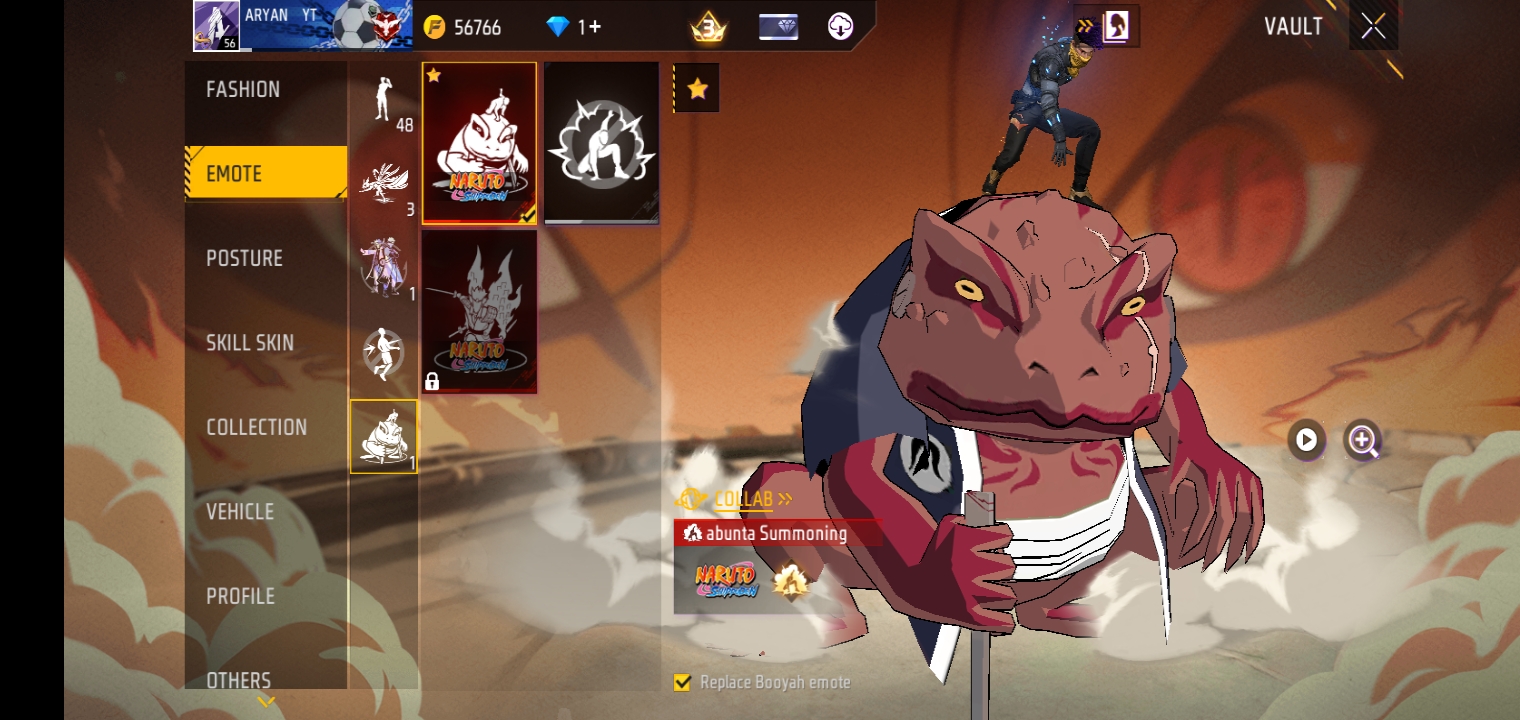The image size is (1520, 720).
Task: Open the Collab link
Action: [743, 499]
